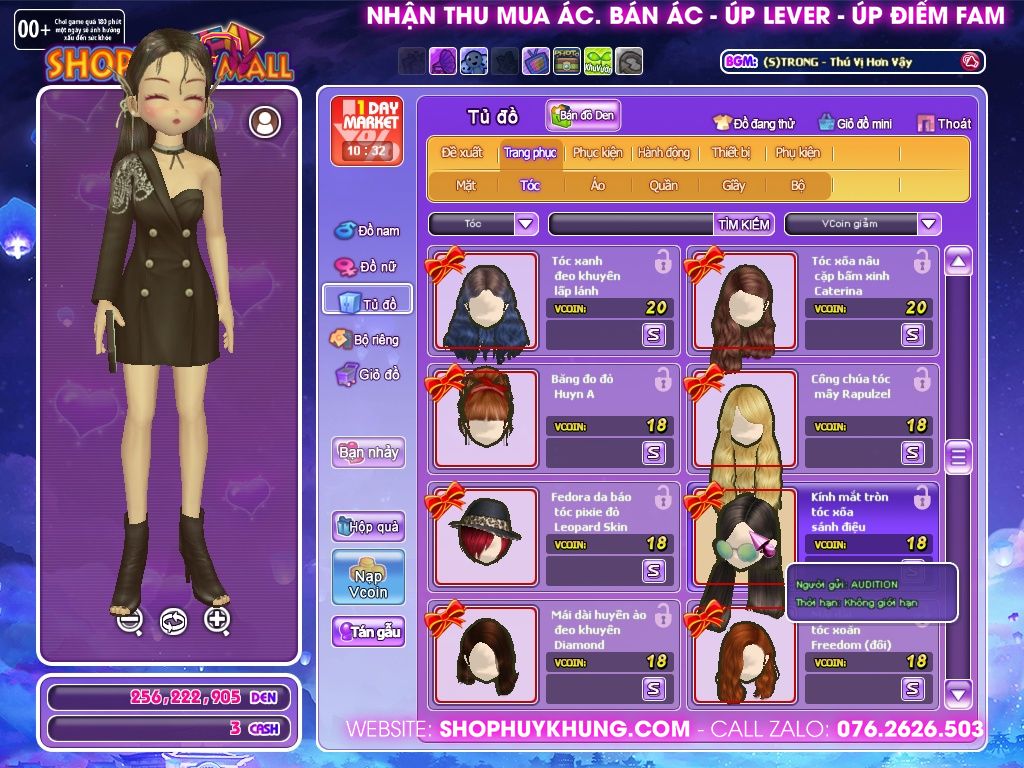This screenshot has height=768, width=1024.
Task: Open the Bán đồ Den button
Action: click(x=583, y=116)
